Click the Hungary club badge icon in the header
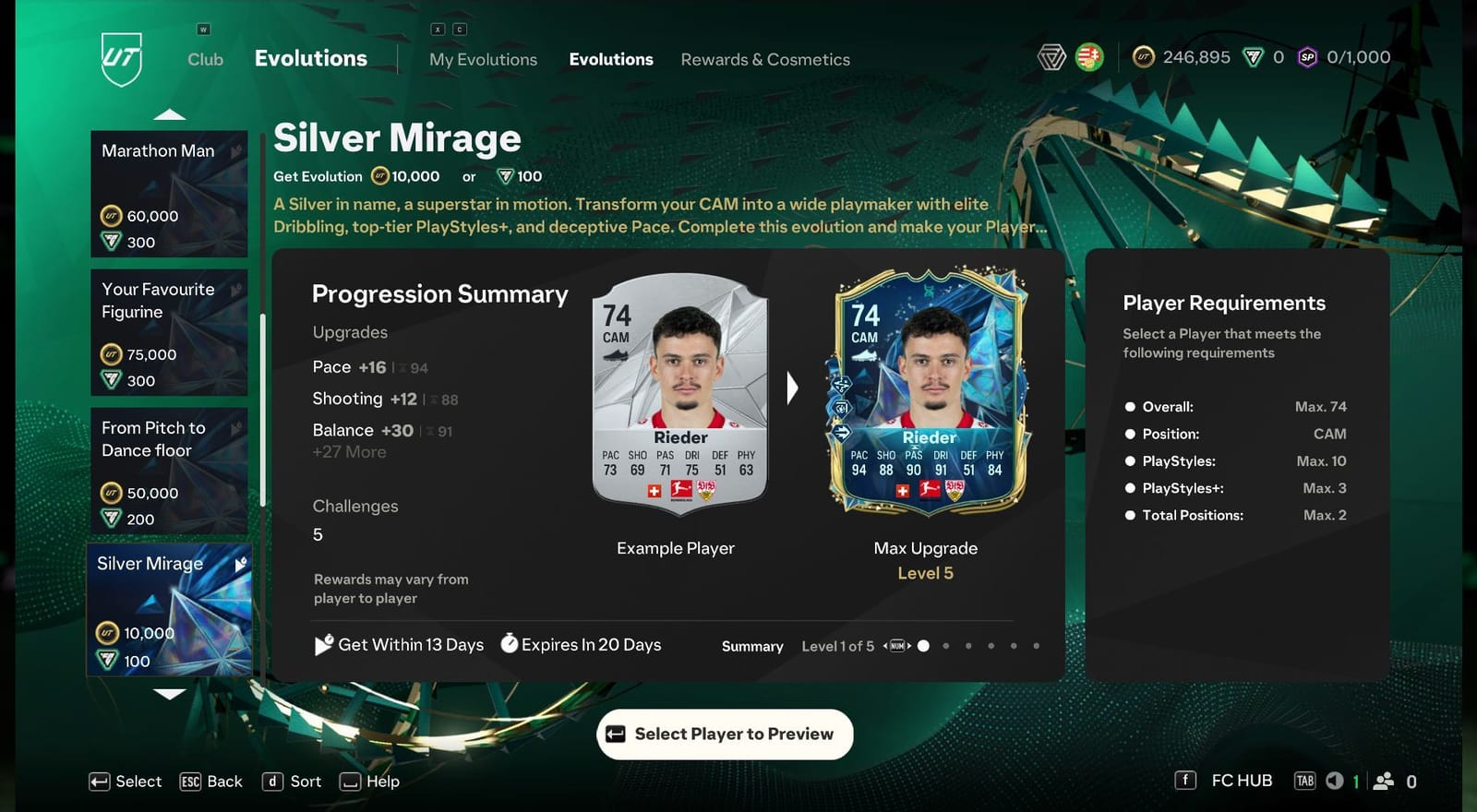Screen dimensions: 1477x812 [1087, 55]
